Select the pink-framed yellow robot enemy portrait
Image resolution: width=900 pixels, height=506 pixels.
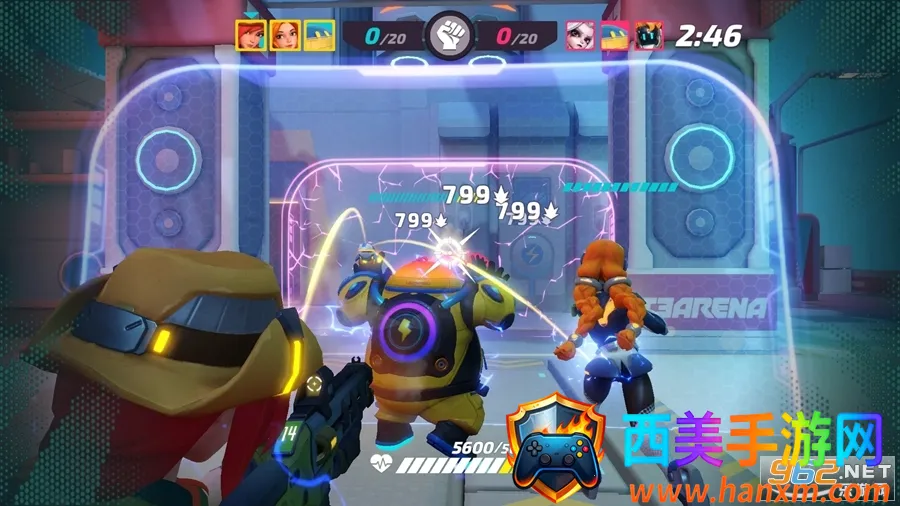click(x=614, y=35)
